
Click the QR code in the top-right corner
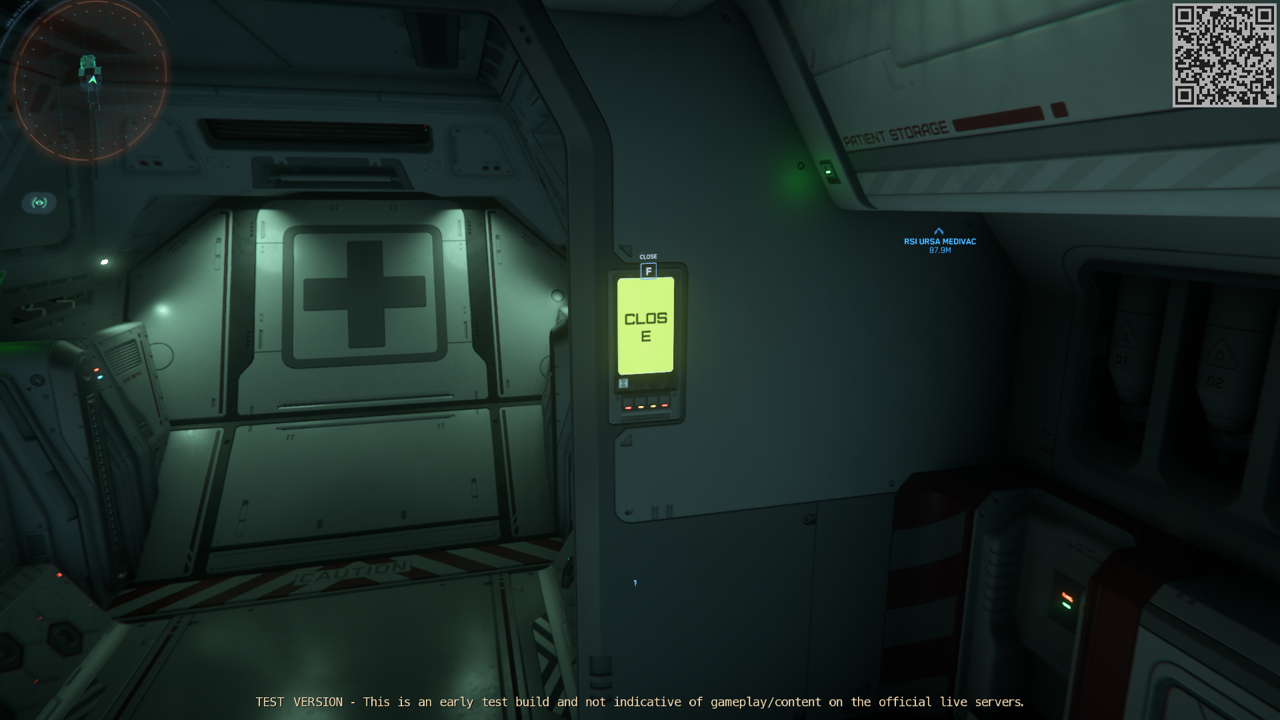pos(1222,56)
